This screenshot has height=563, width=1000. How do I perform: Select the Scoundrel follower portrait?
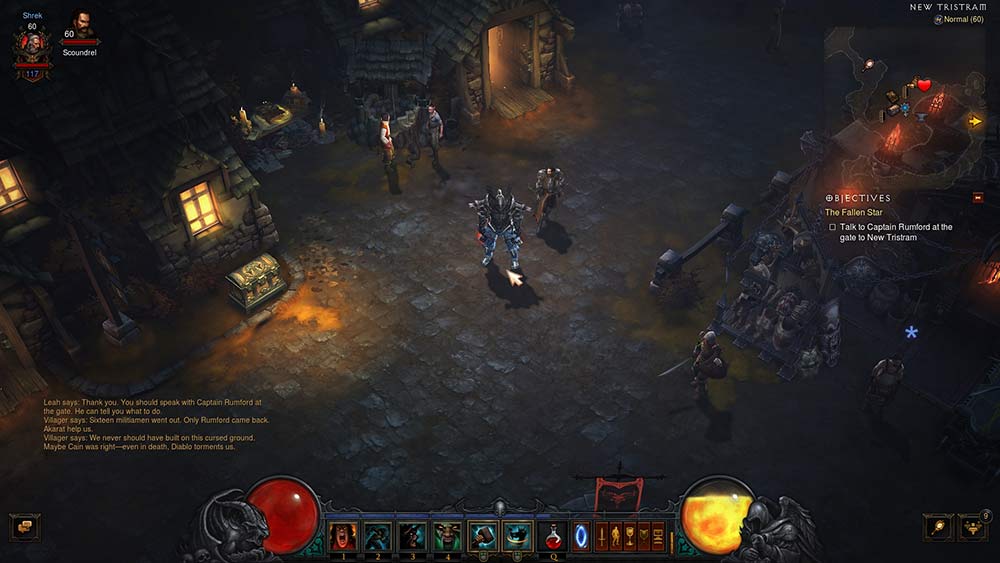(82, 27)
